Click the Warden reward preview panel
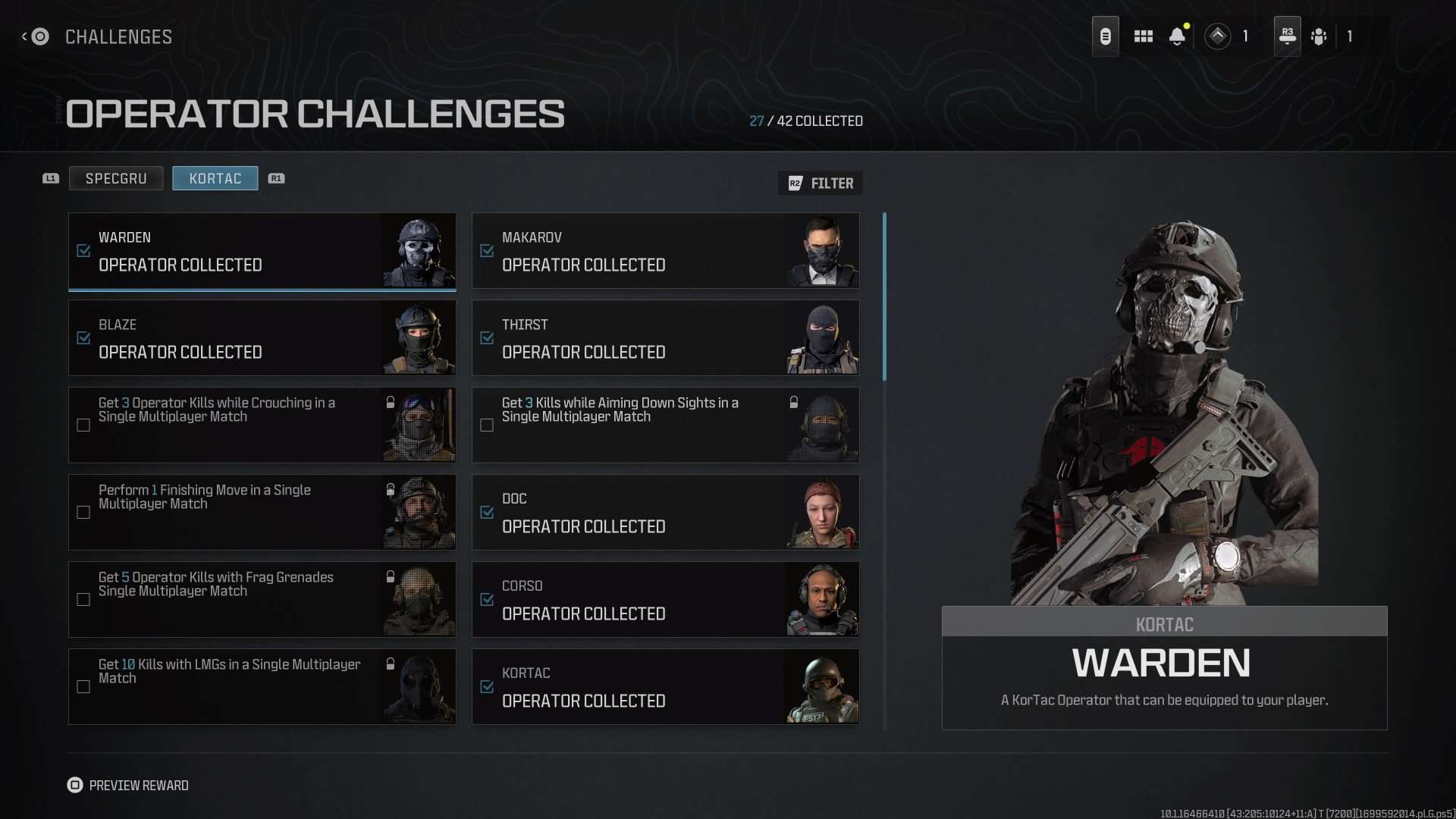This screenshot has width=1456, height=819. pos(1164,667)
